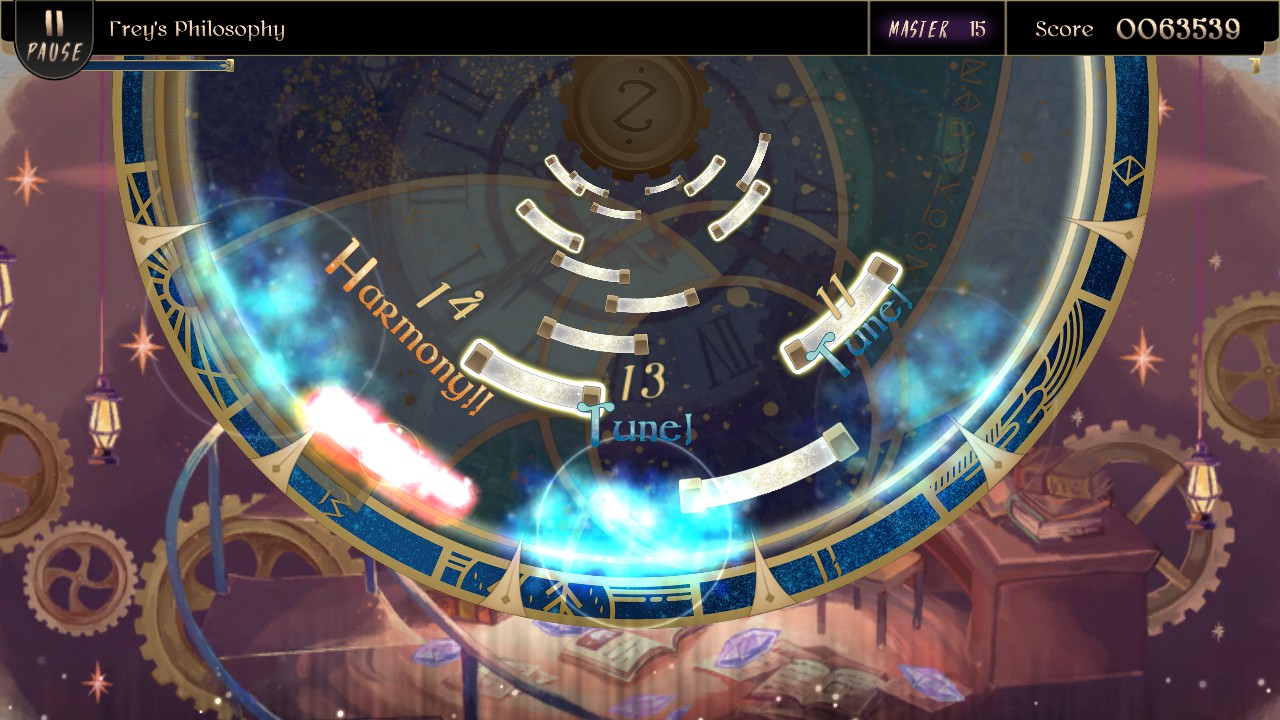Tap the gear emblem marked 2 at top
Image resolution: width=1280 pixels, height=720 pixels.
coord(631,107)
